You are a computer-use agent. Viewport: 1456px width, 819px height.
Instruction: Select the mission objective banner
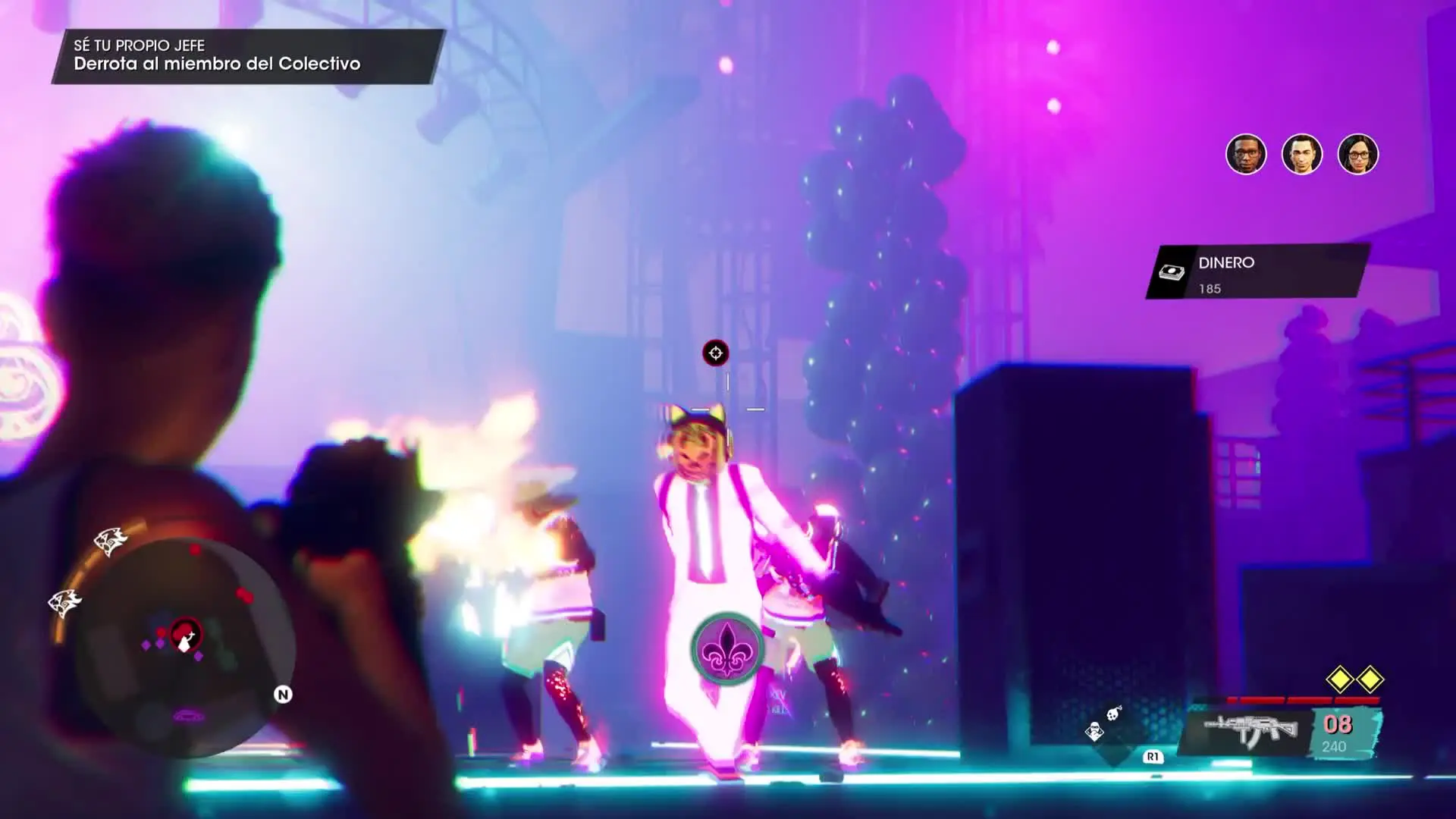click(x=247, y=55)
